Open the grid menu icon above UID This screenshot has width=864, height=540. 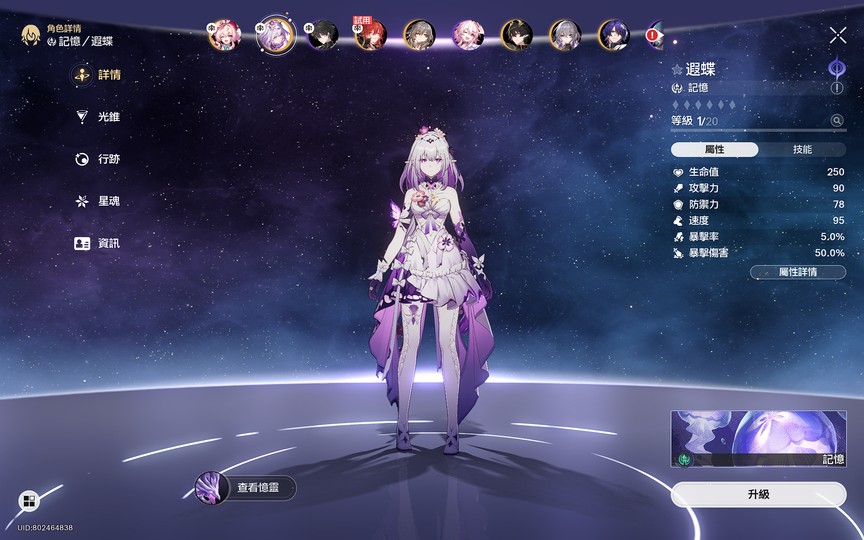28,500
